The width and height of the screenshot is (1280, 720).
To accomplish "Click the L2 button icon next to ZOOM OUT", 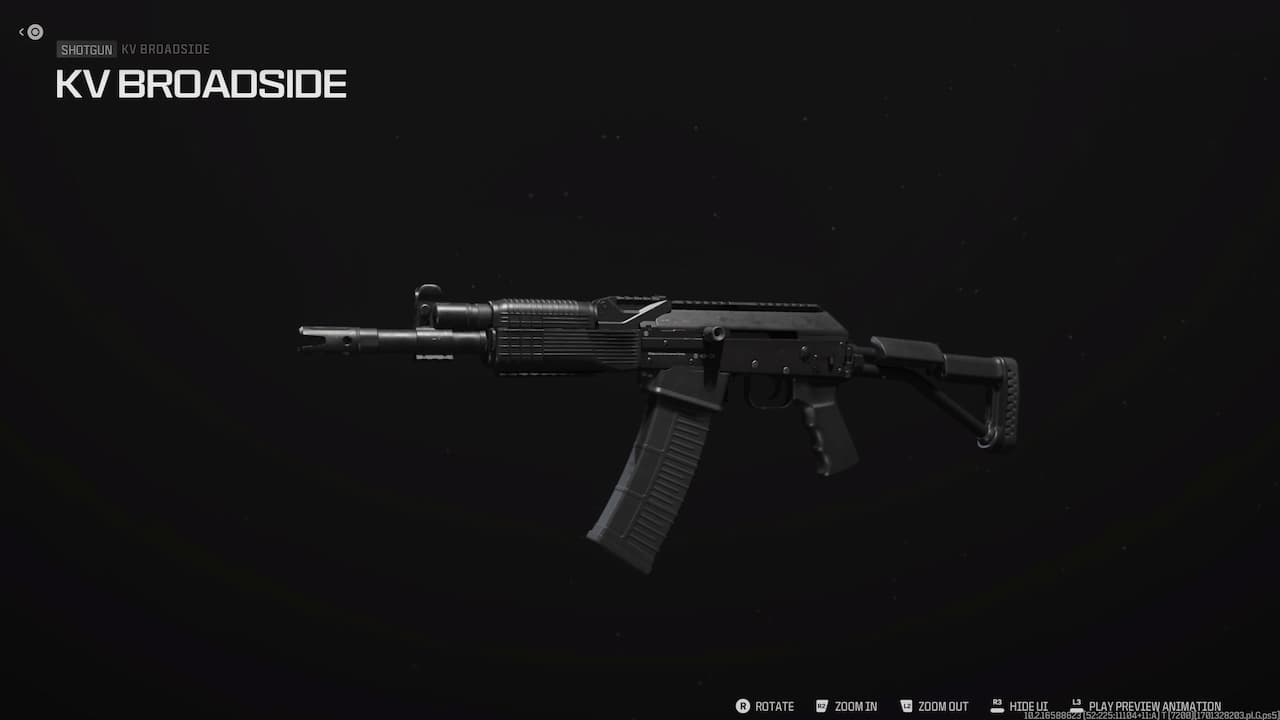I will 906,706.
